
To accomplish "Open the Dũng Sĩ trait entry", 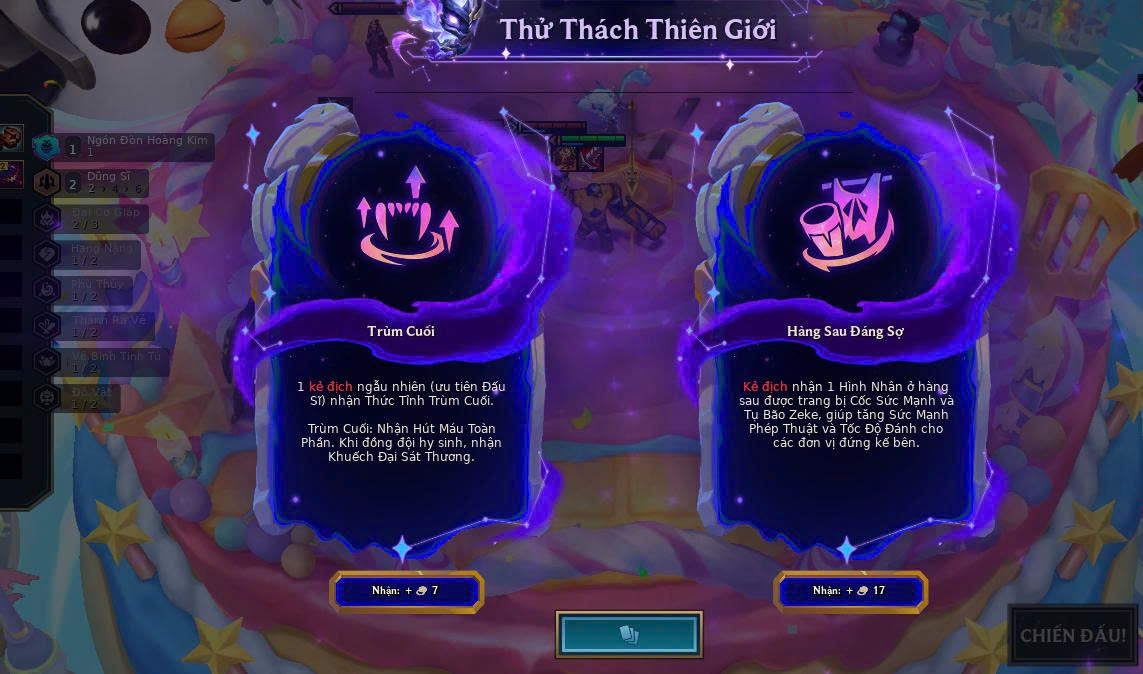I will point(100,182).
